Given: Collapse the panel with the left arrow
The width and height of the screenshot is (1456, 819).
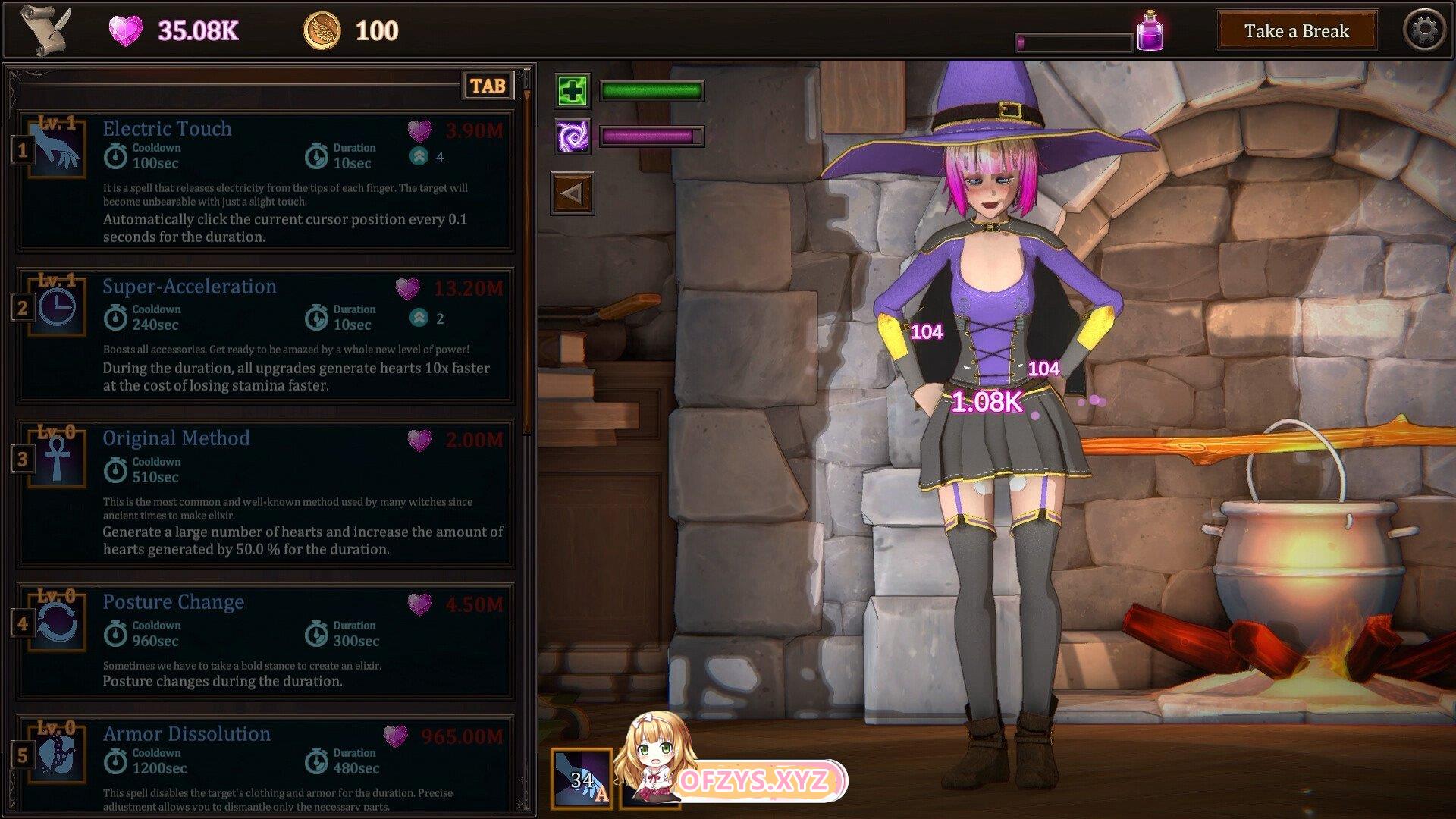Looking at the screenshot, I should point(572,193).
